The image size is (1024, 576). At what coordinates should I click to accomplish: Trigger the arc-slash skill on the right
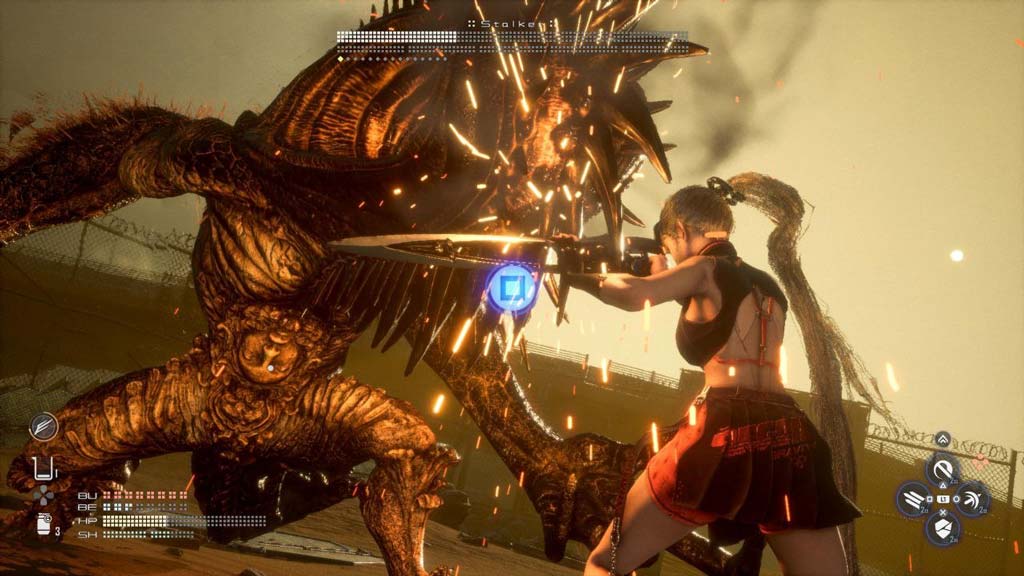(972, 498)
